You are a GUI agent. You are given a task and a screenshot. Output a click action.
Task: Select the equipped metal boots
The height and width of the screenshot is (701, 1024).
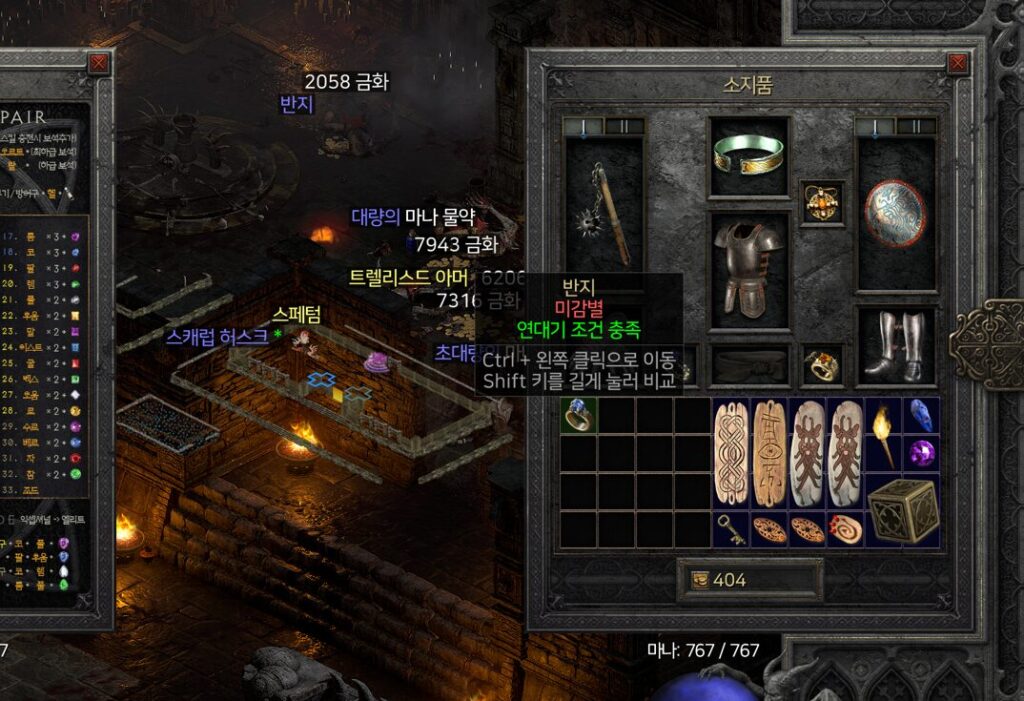896,346
